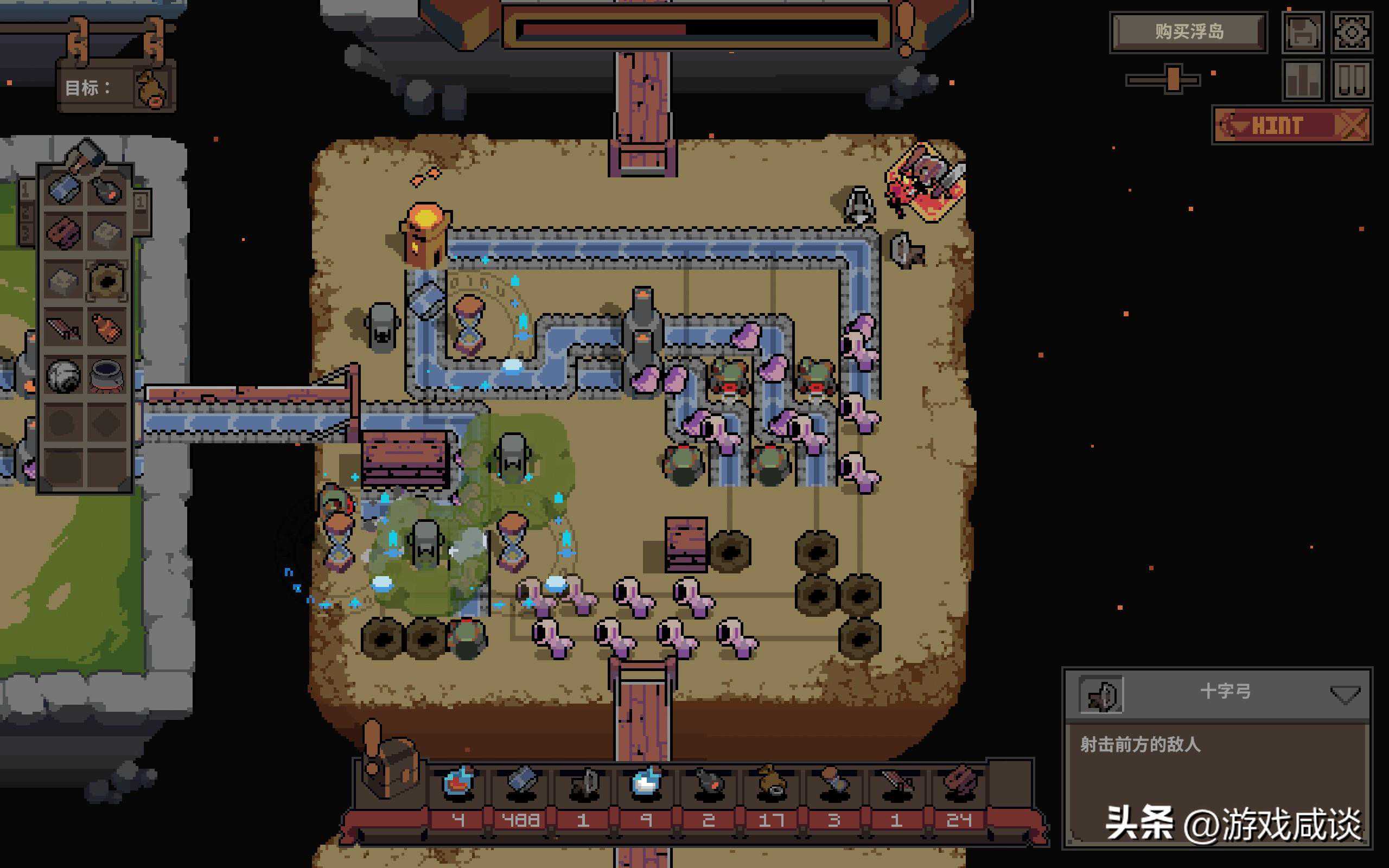Screen dimensions: 1389x868
Task: Click the orange speed slider handle
Action: click(1173, 79)
